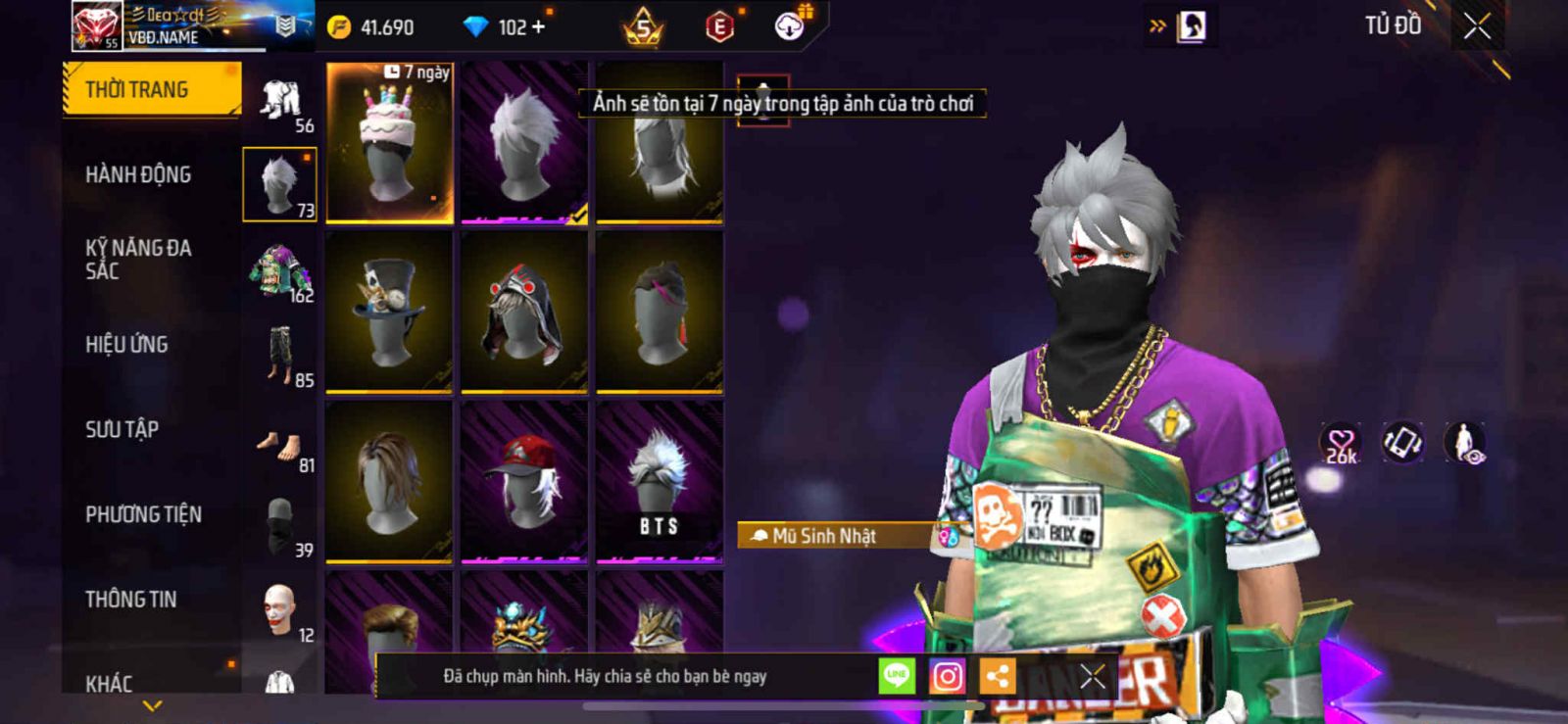Switch to the SƯU TẬP tab

point(122,429)
